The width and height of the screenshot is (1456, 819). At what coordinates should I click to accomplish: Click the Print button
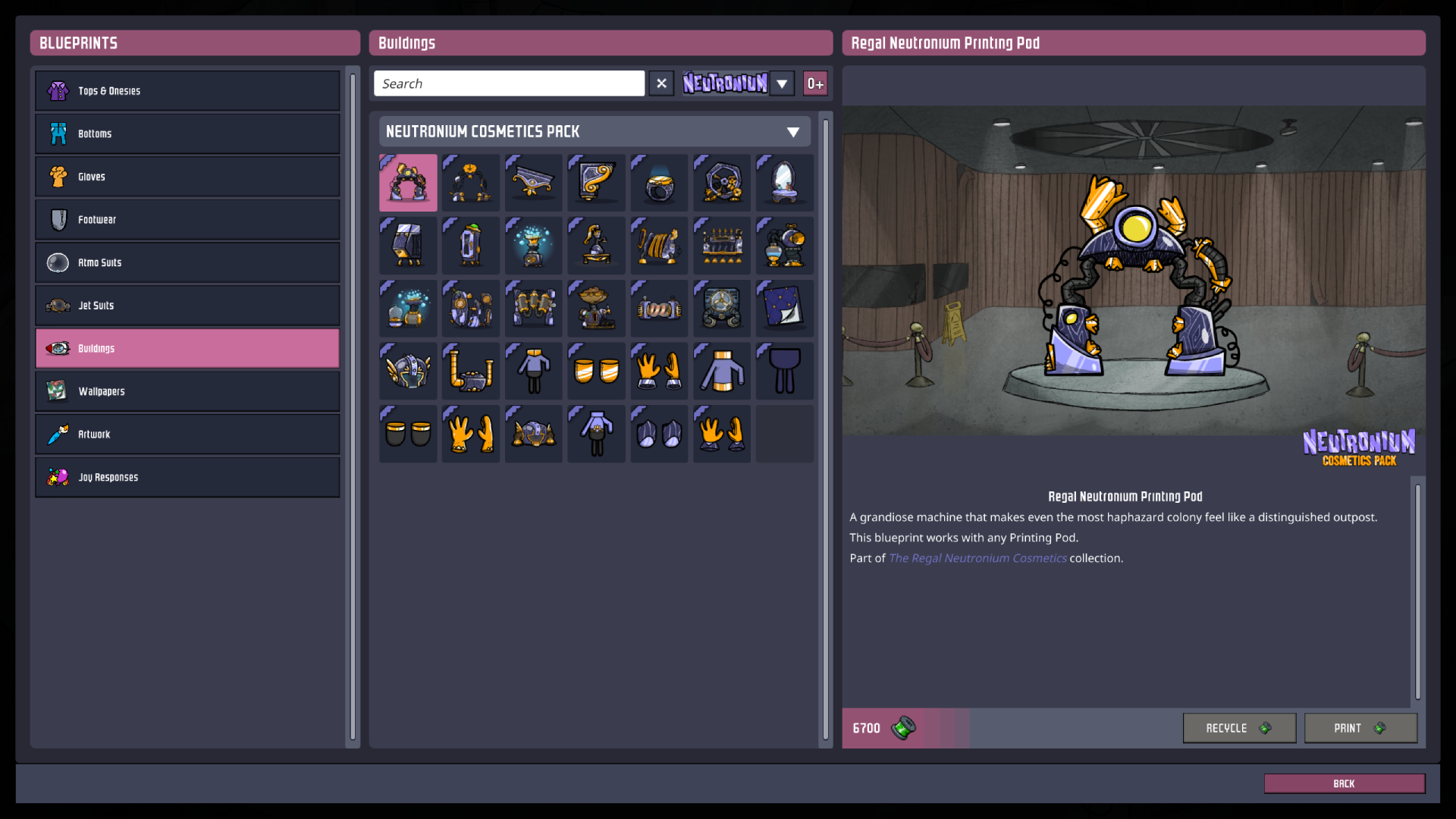point(1360,728)
